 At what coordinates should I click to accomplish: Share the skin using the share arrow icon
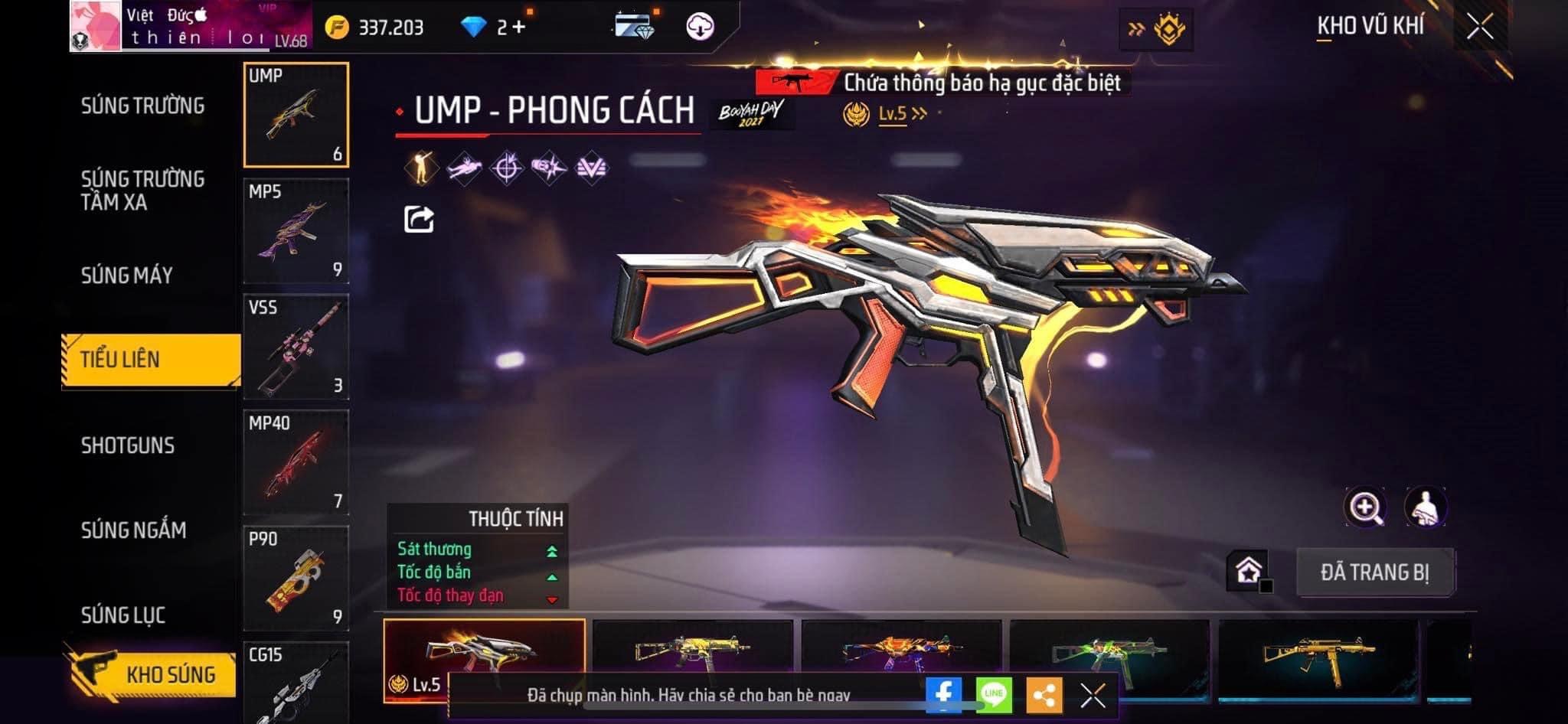[419, 220]
